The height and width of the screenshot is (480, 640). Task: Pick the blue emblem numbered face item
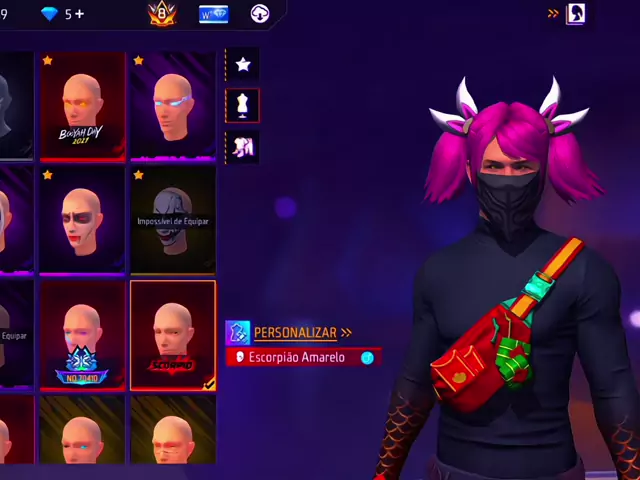tap(82, 335)
